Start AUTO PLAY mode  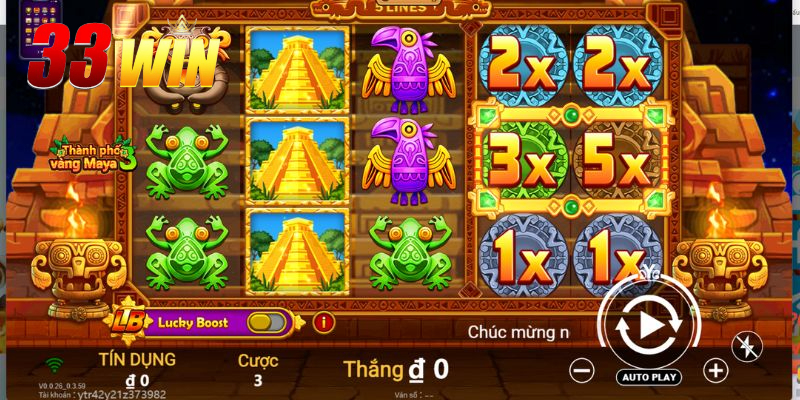pyautogui.click(x=649, y=377)
